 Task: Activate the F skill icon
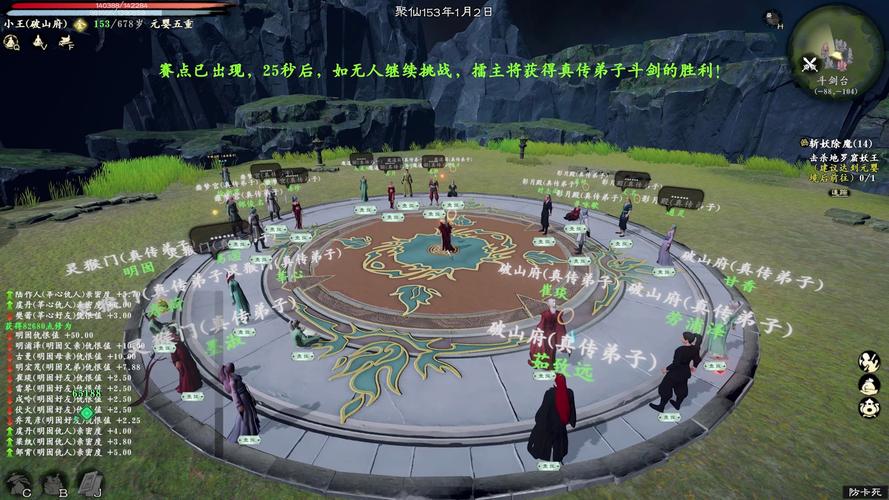pos(65,42)
